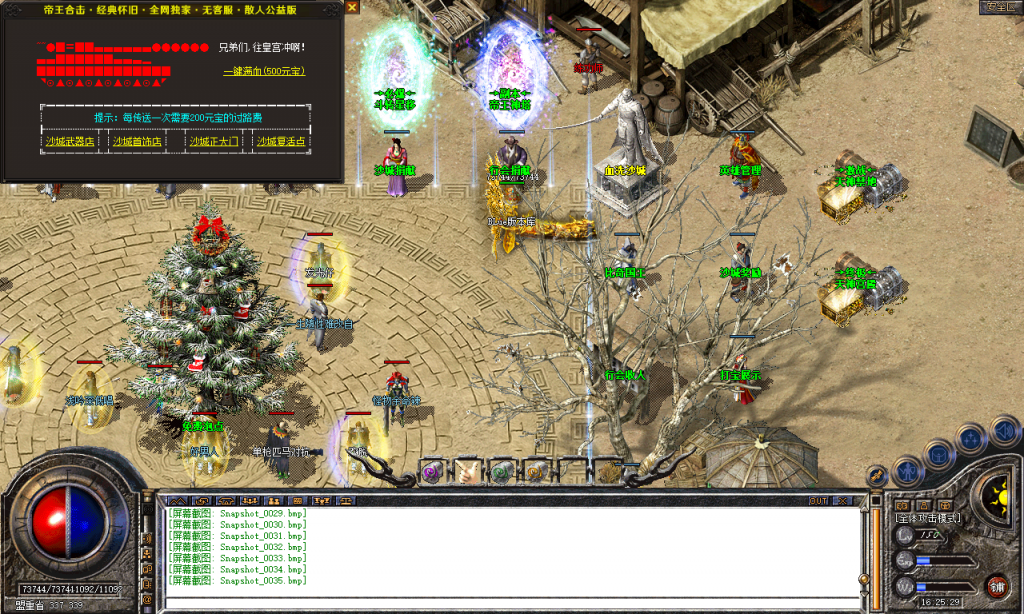Switch the 全体攻击模式 attack mode label
This screenshot has width=1024, height=614.
pyautogui.click(x=928, y=518)
